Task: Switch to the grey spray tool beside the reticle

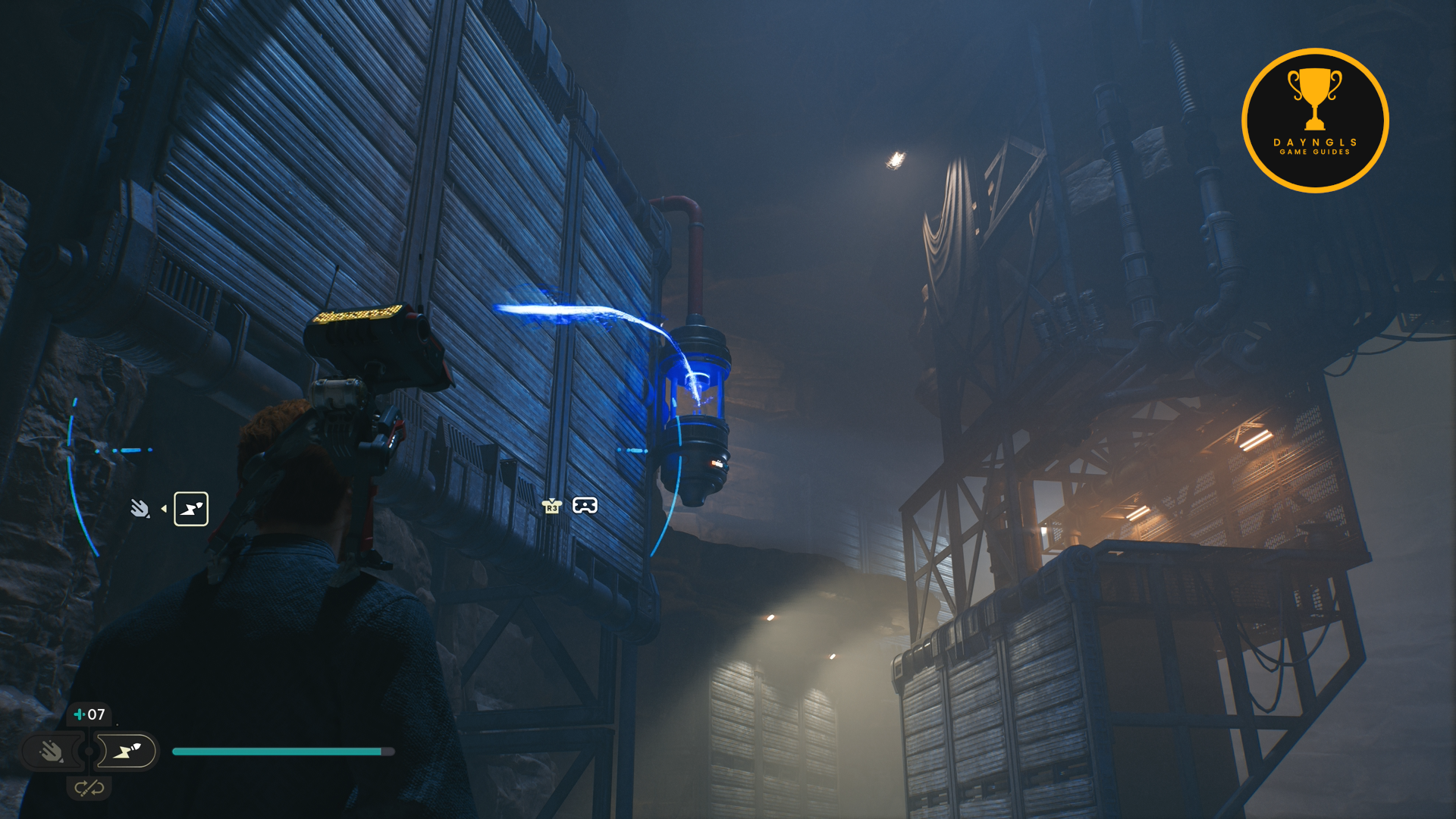Action: point(140,508)
